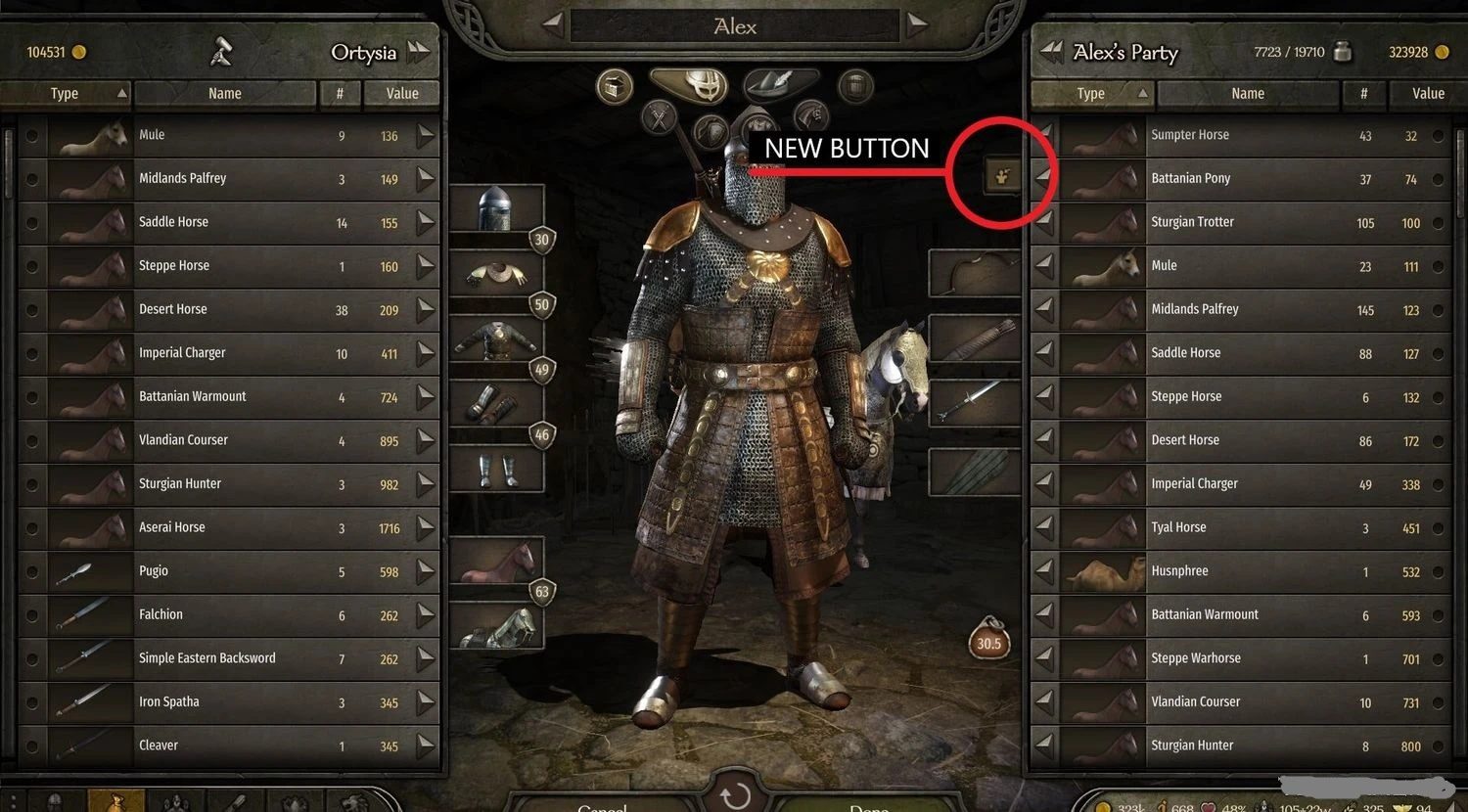Sort Ortysia items using the Type column arrow
The height and width of the screenshot is (812, 1468).
121,92
